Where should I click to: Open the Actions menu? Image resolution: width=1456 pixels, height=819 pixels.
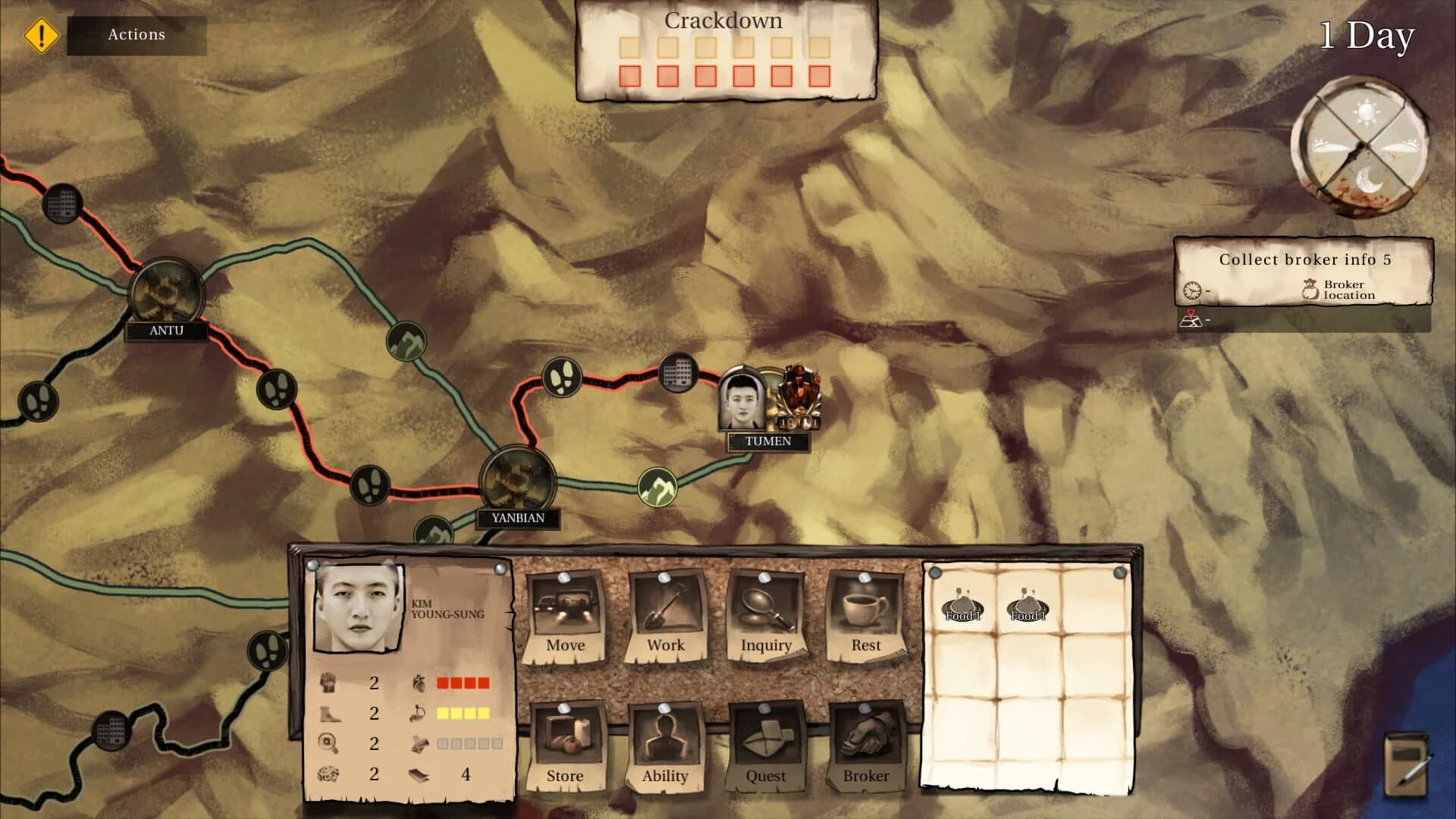136,34
